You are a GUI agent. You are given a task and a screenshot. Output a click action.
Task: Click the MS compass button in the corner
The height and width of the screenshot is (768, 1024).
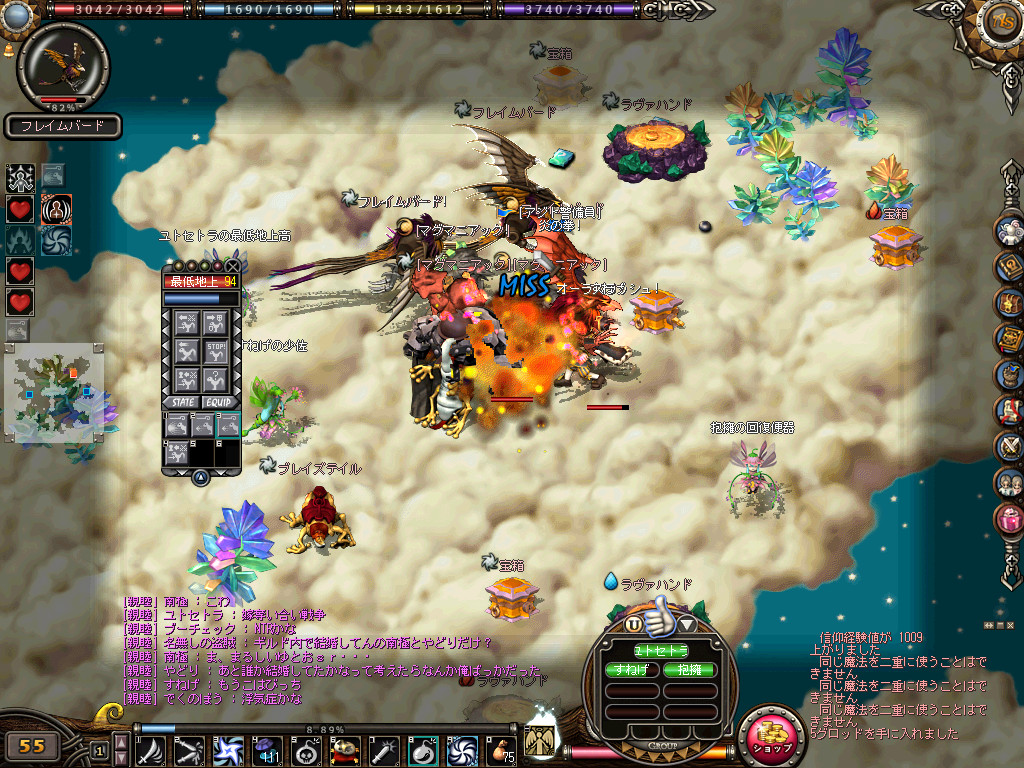[998, 20]
